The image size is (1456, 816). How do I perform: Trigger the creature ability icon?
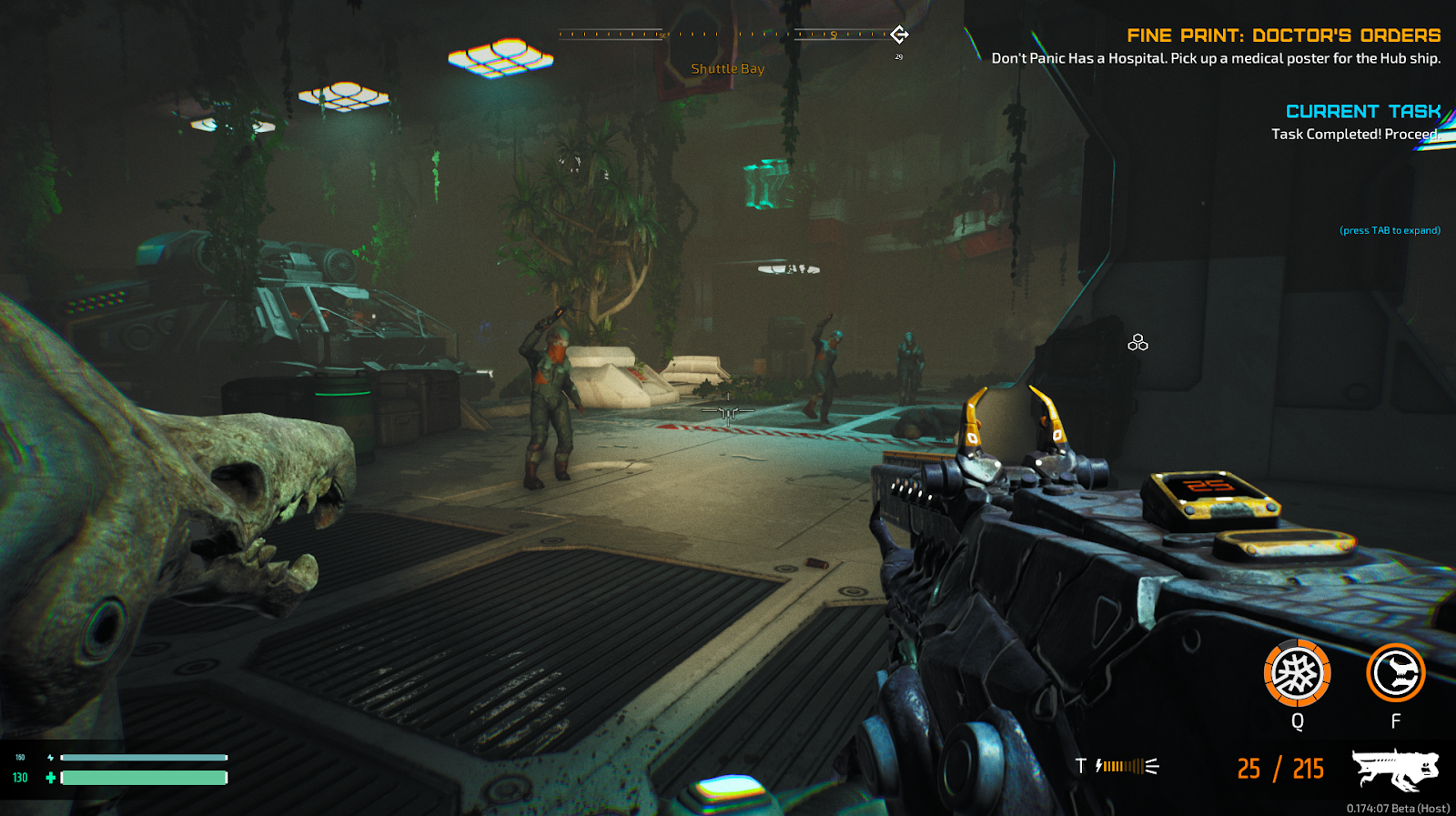pos(1395,673)
